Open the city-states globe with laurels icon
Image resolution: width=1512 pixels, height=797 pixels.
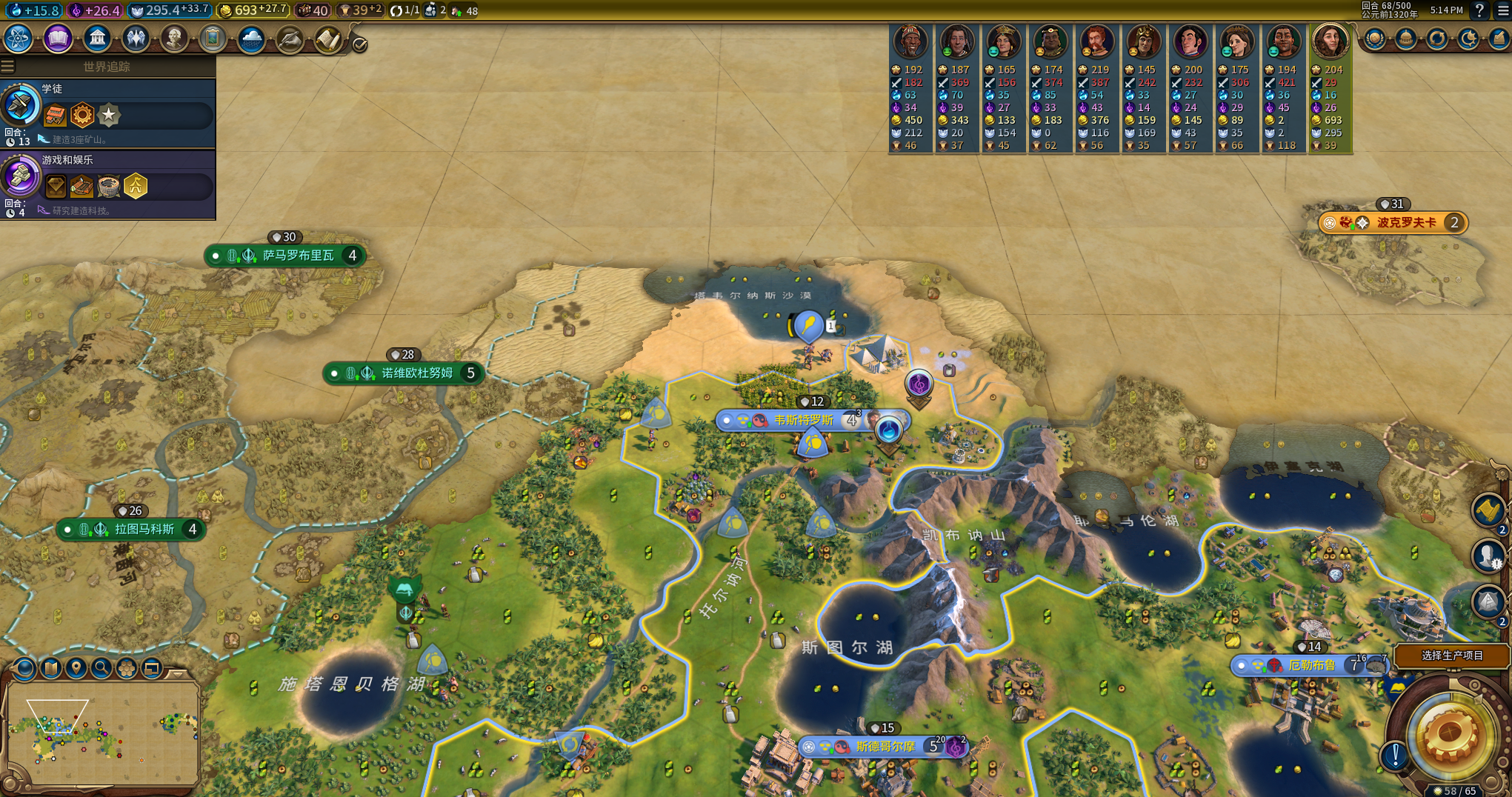tap(1374, 39)
